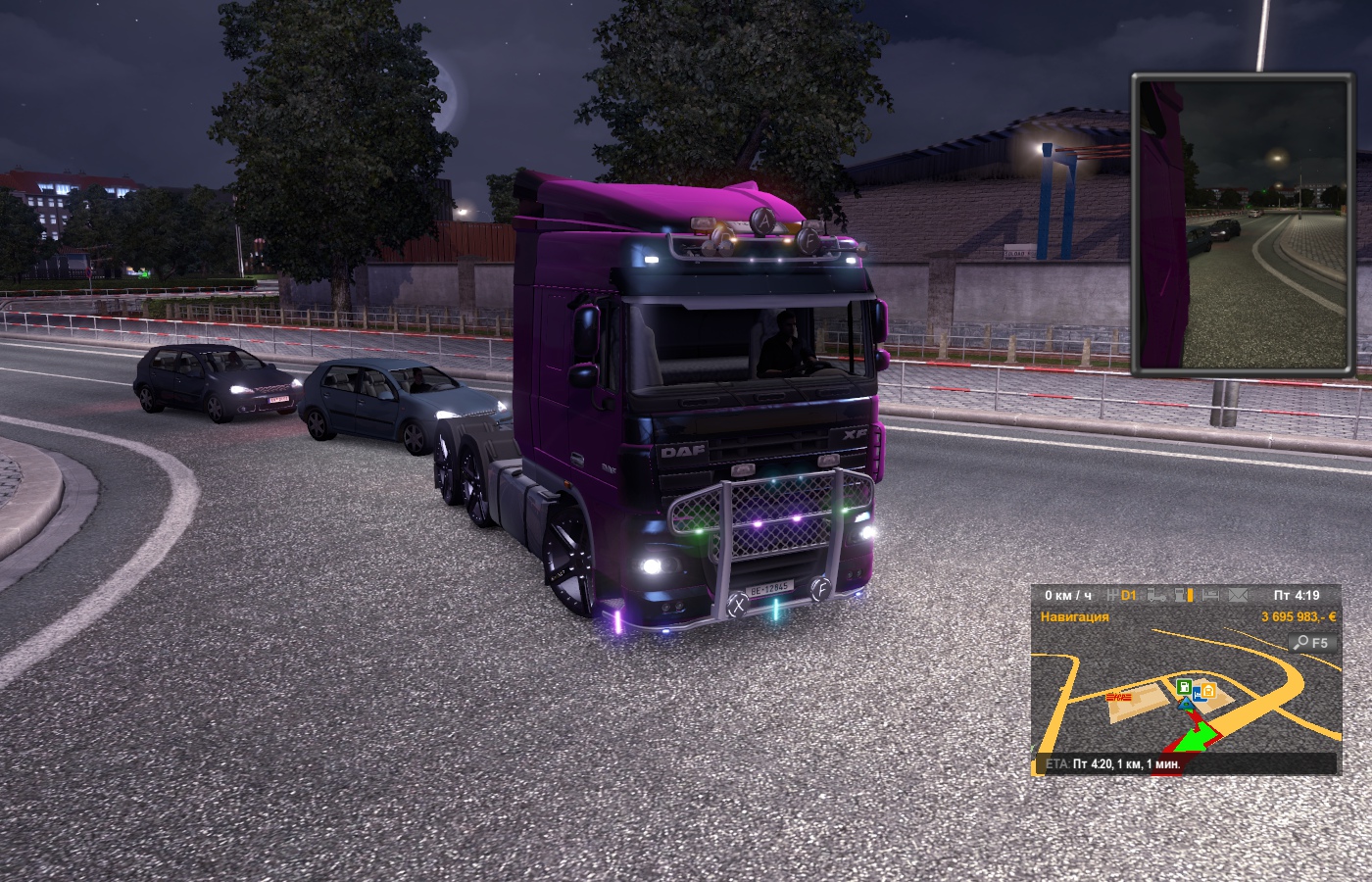
Task: Select the red company logo on the map
Action: point(1117,697)
